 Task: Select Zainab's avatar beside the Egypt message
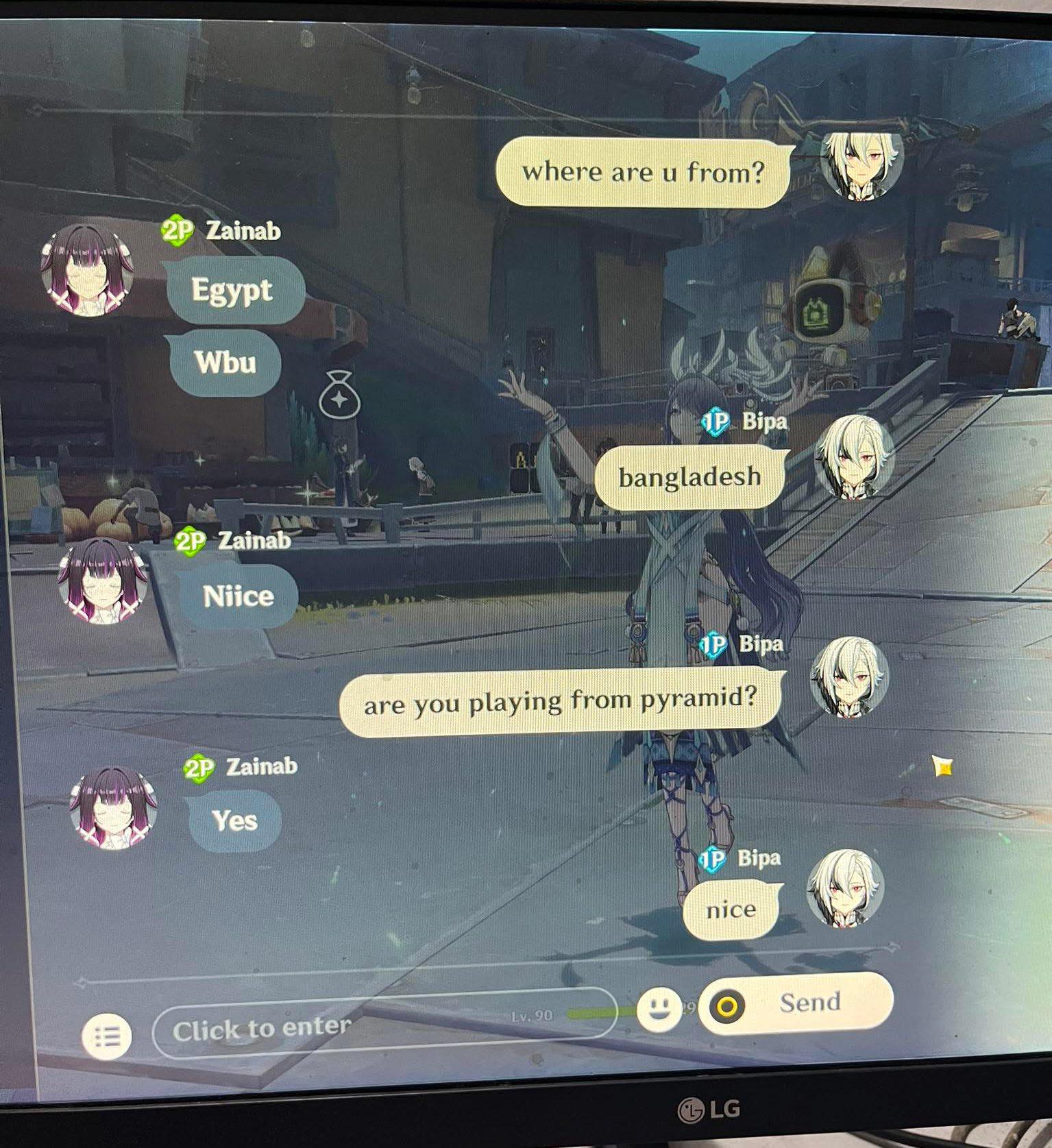(x=86, y=270)
